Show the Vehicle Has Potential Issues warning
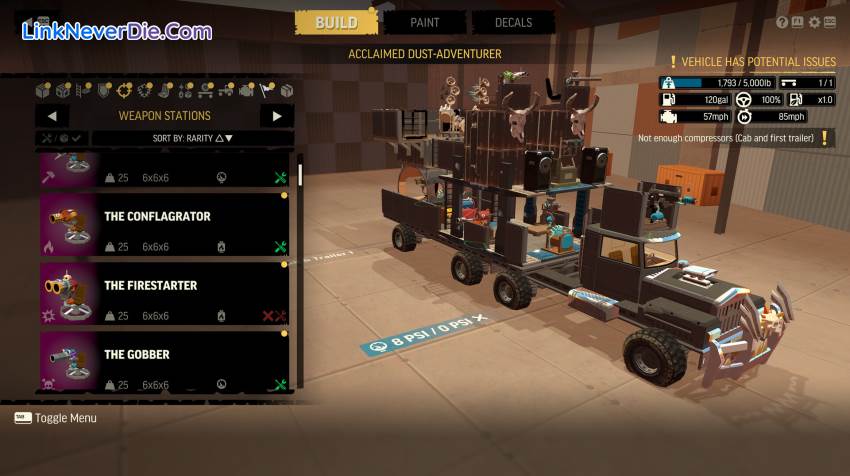The image size is (850, 476). [751, 62]
